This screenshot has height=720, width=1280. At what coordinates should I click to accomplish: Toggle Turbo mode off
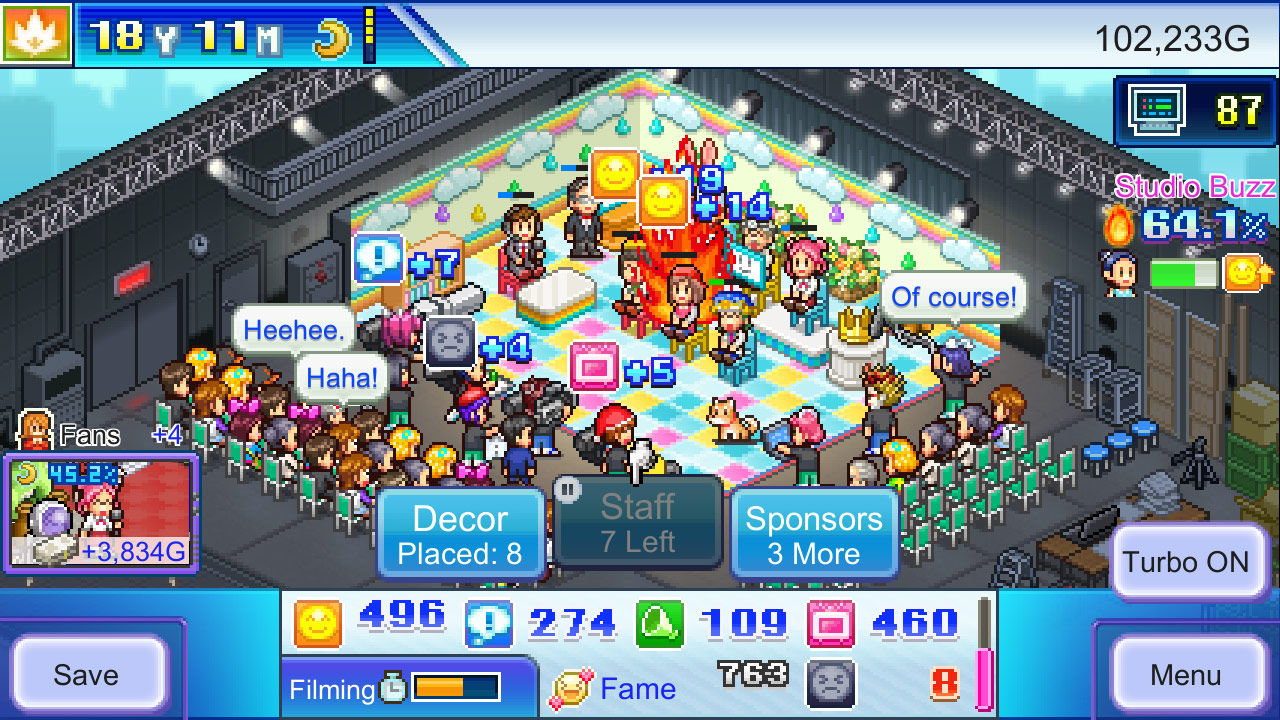pyautogui.click(x=1188, y=562)
